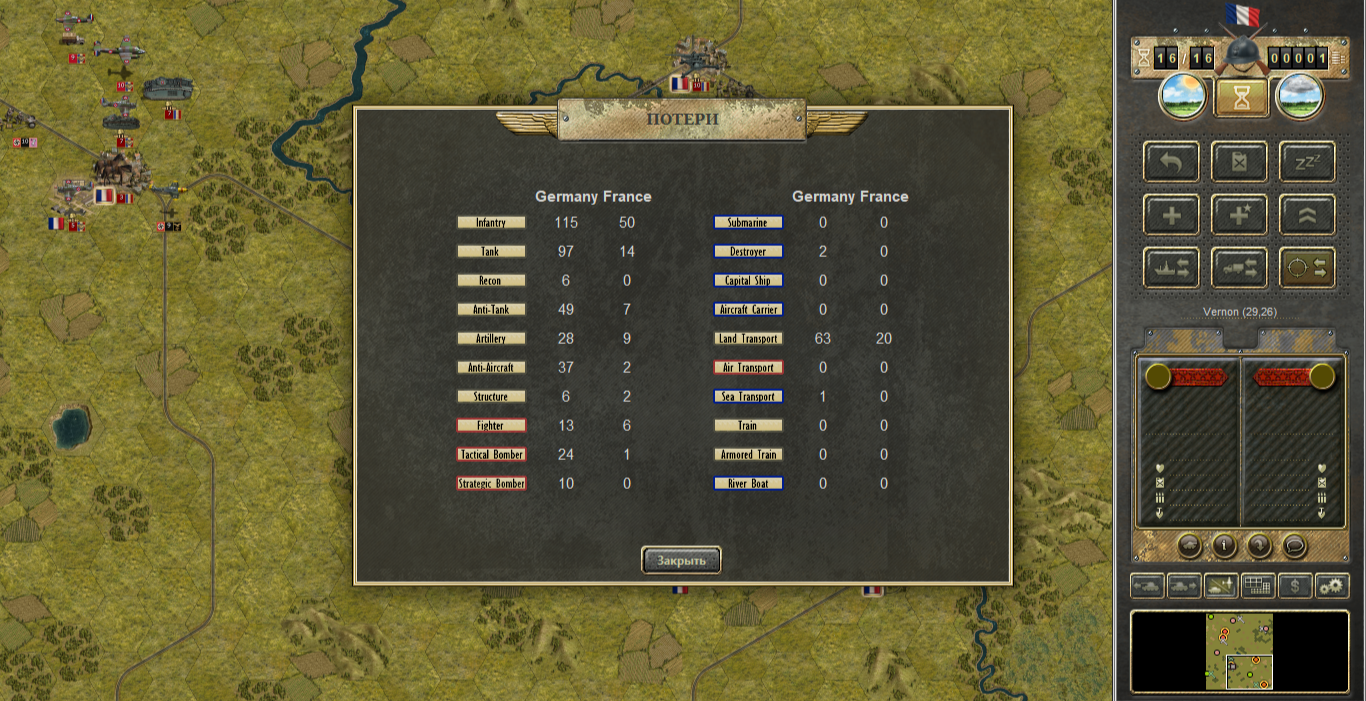Click the plain plus reinforcements button
The width and height of the screenshot is (1366, 701).
[1172, 215]
